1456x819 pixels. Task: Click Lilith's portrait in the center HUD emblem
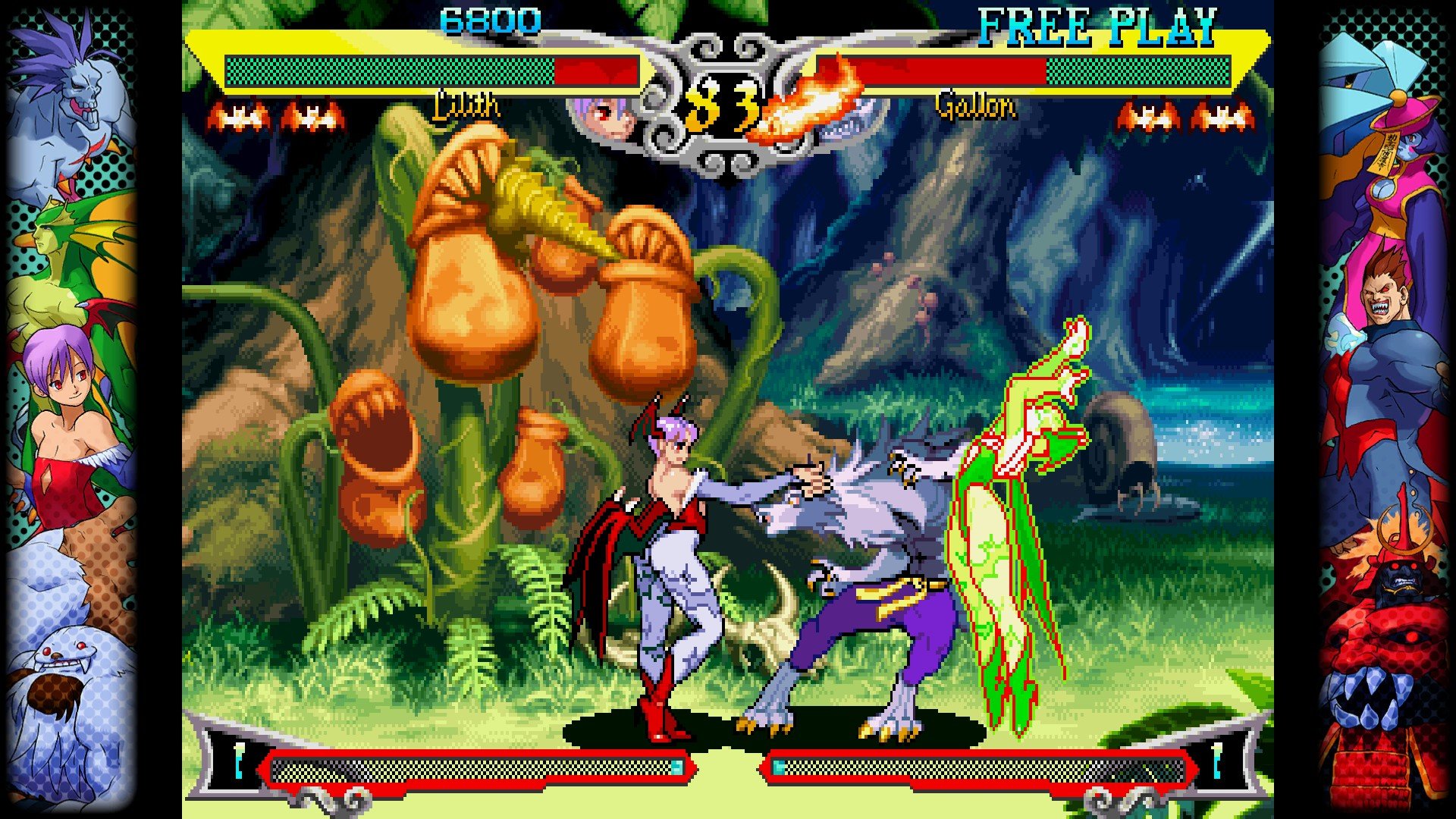pos(607,114)
